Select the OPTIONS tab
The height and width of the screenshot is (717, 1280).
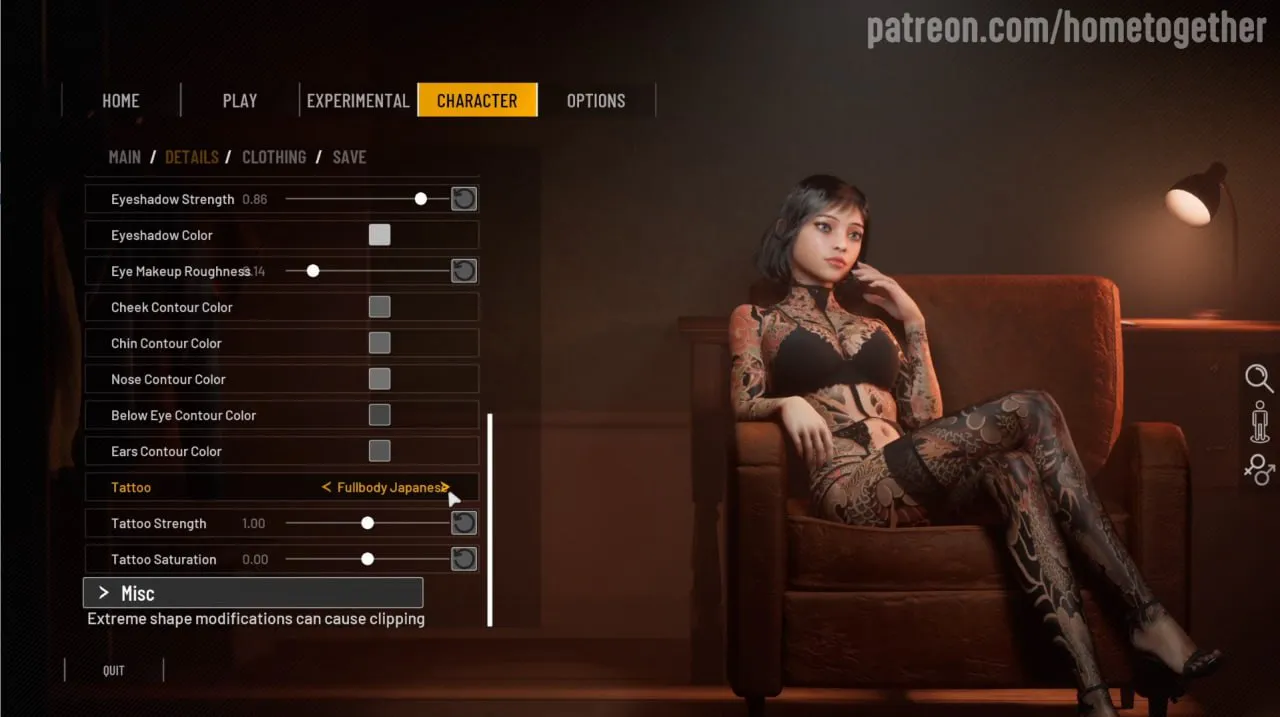point(596,101)
